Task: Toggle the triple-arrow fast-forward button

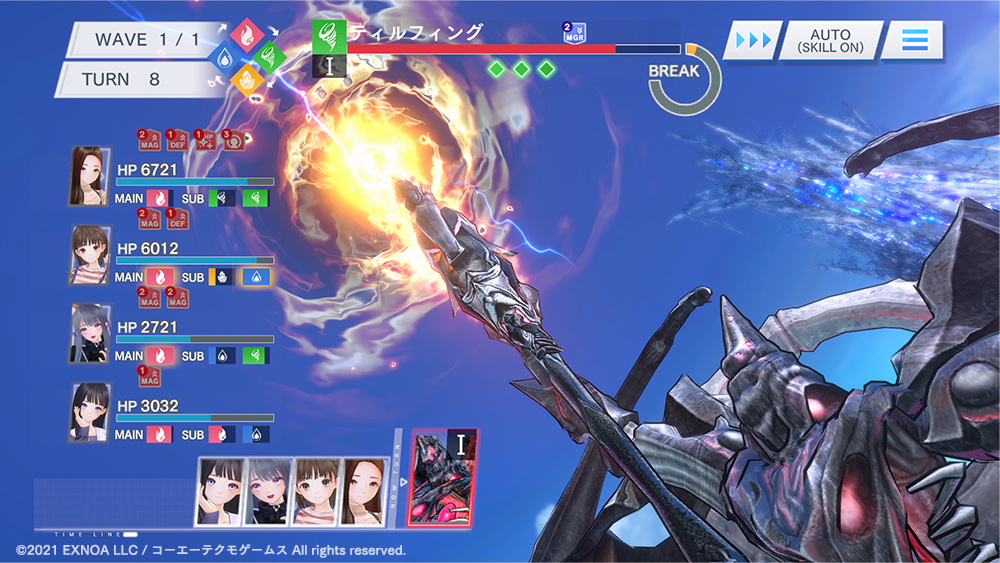Action: pos(753,41)
